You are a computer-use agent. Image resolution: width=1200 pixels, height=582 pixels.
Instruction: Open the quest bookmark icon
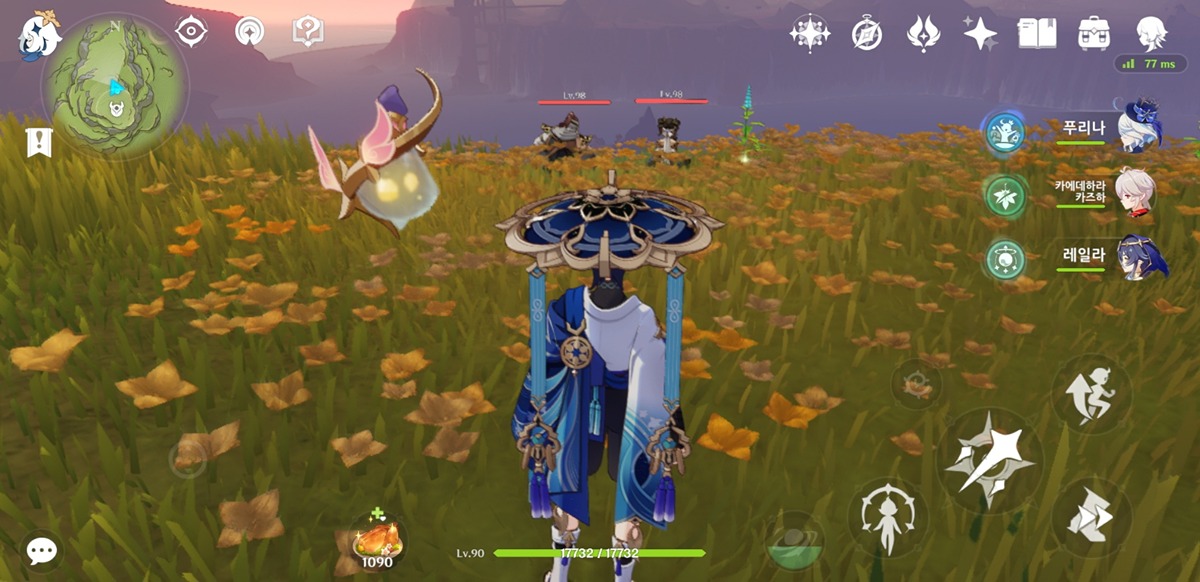38,143
